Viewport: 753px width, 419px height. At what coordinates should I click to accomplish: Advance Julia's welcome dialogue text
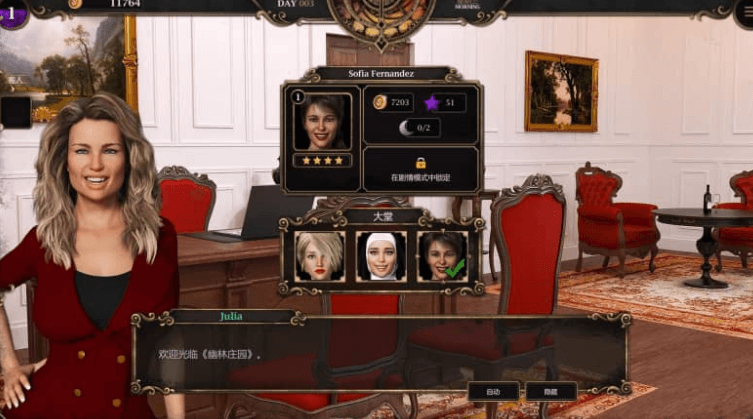[x=380, y=355]
